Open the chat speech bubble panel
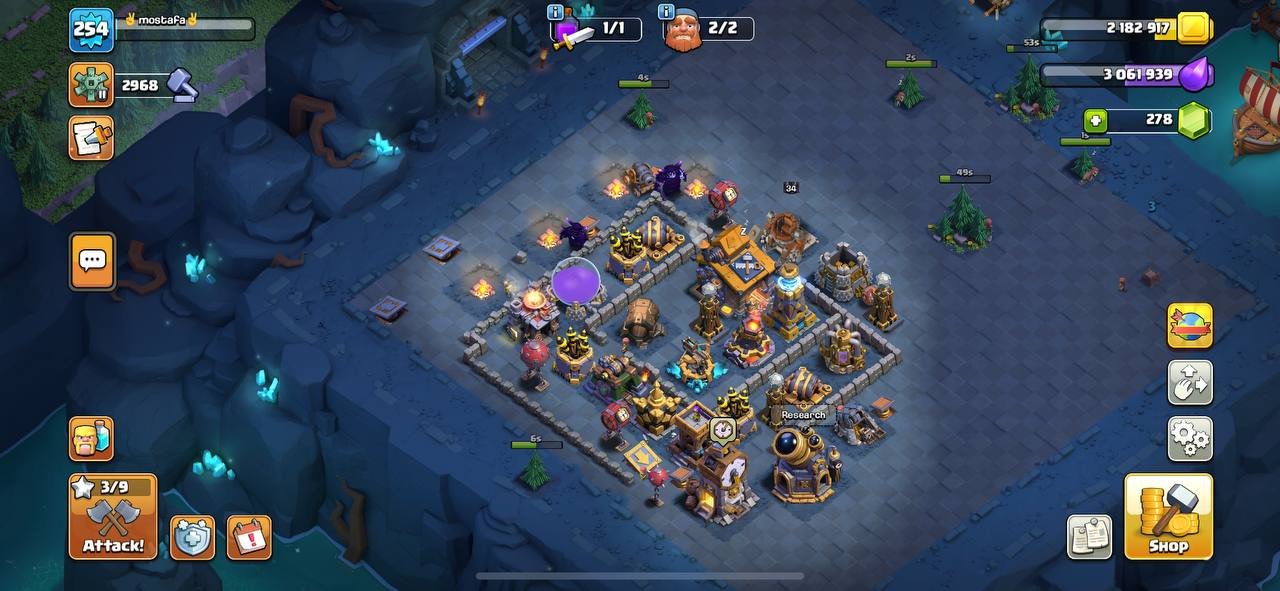 coord(92,261)
